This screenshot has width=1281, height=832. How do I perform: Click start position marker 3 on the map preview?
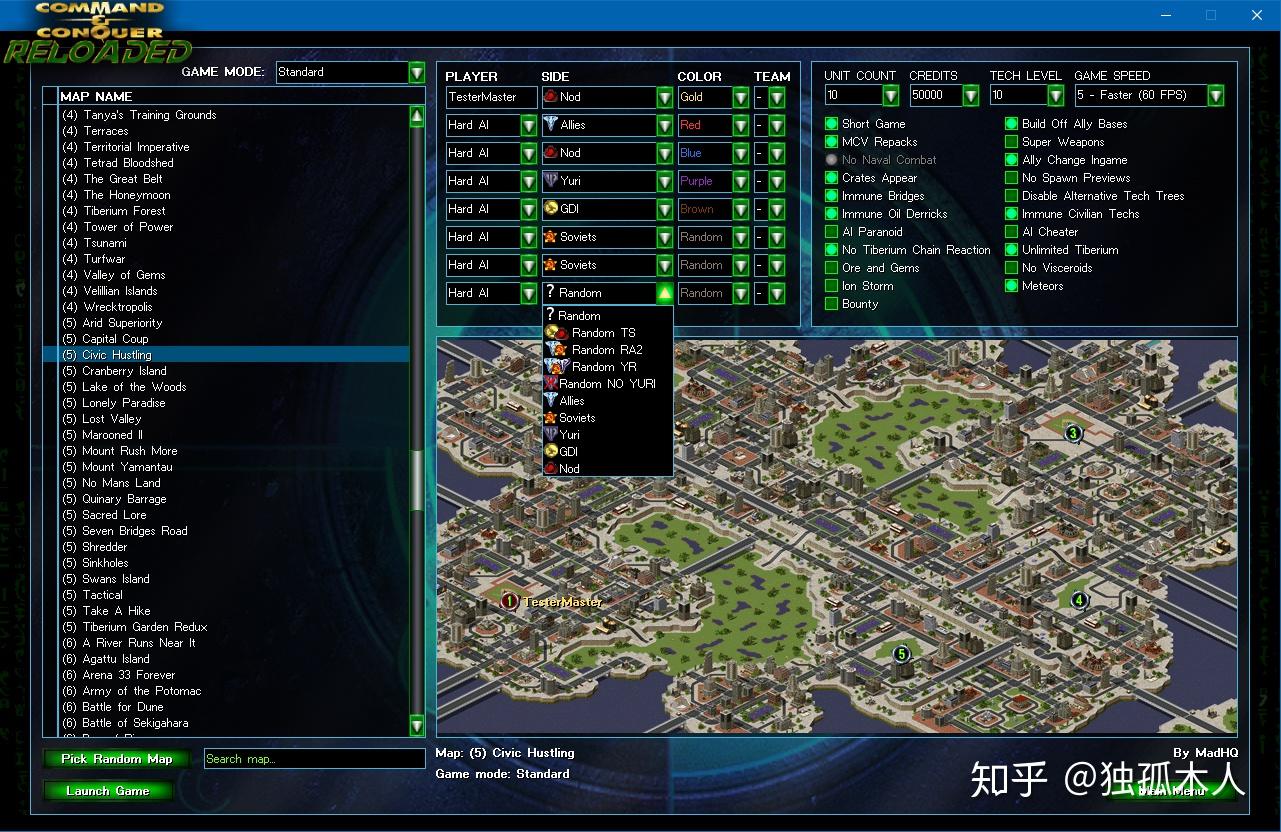(1072, 433)
